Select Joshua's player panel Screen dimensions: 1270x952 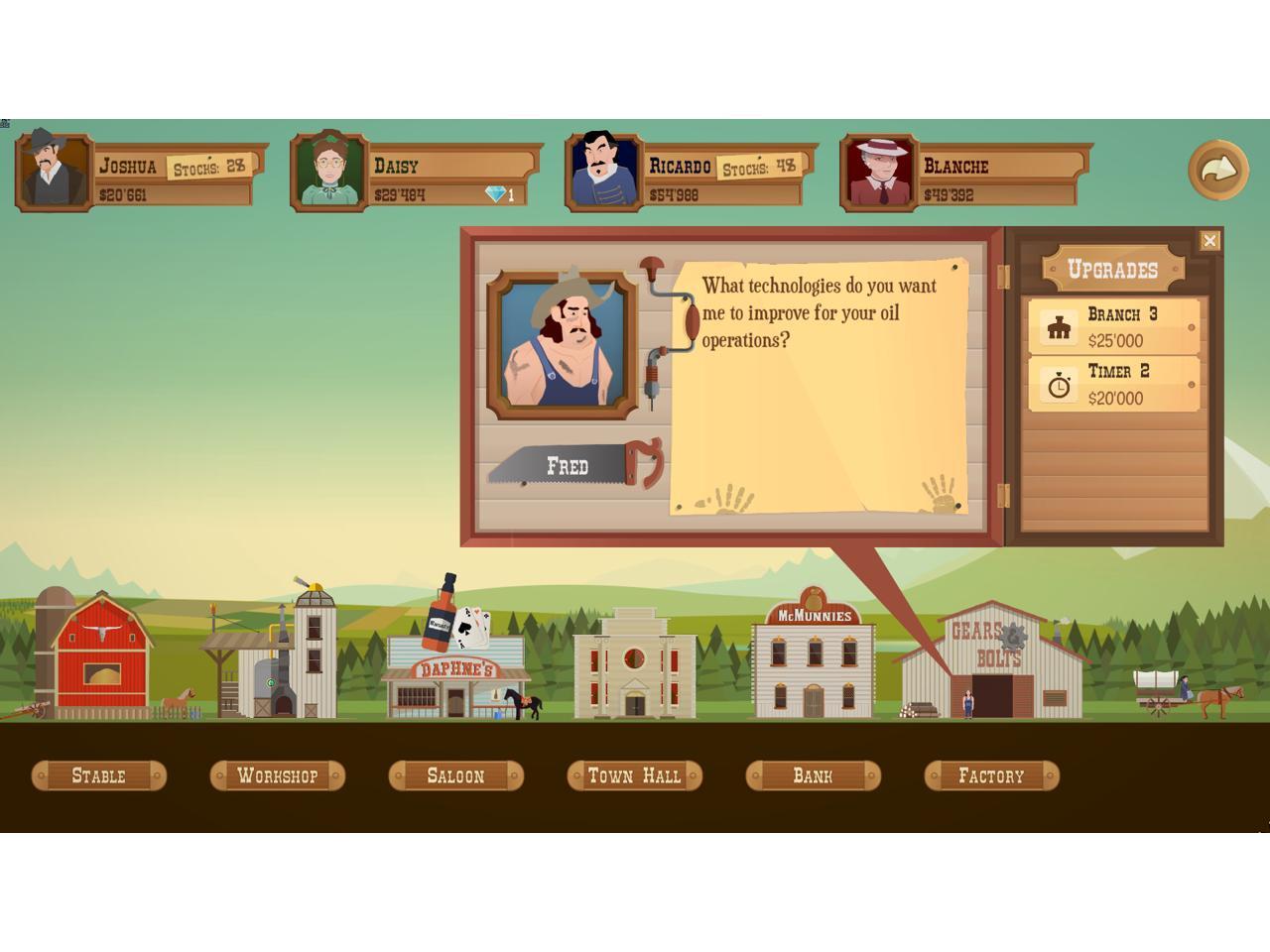point(141,171)
